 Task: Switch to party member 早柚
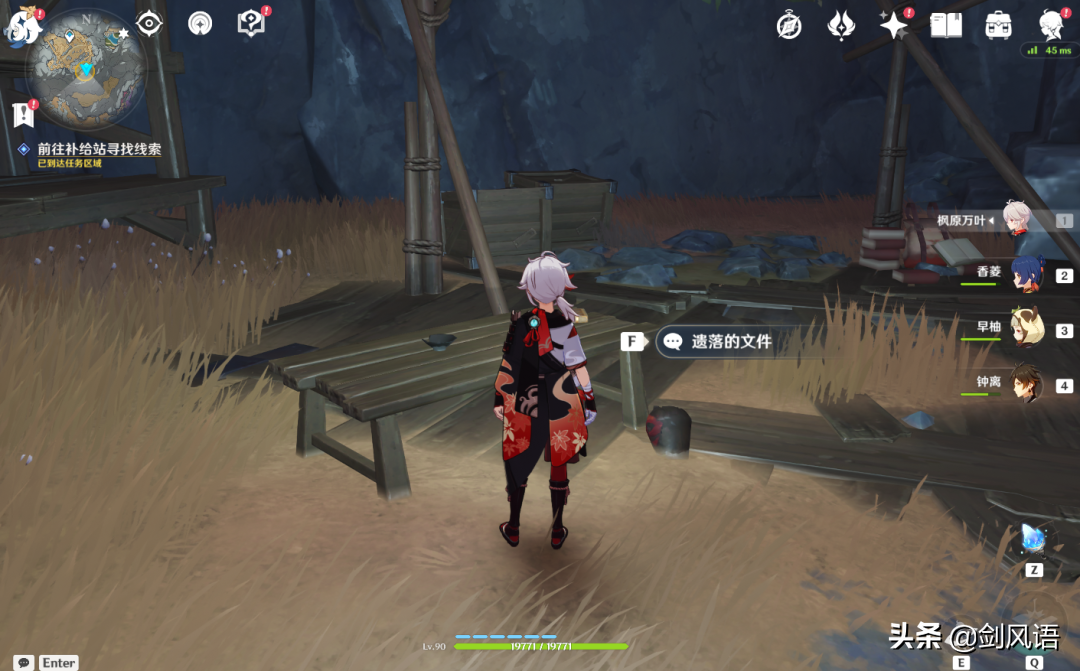(1025, 330)
